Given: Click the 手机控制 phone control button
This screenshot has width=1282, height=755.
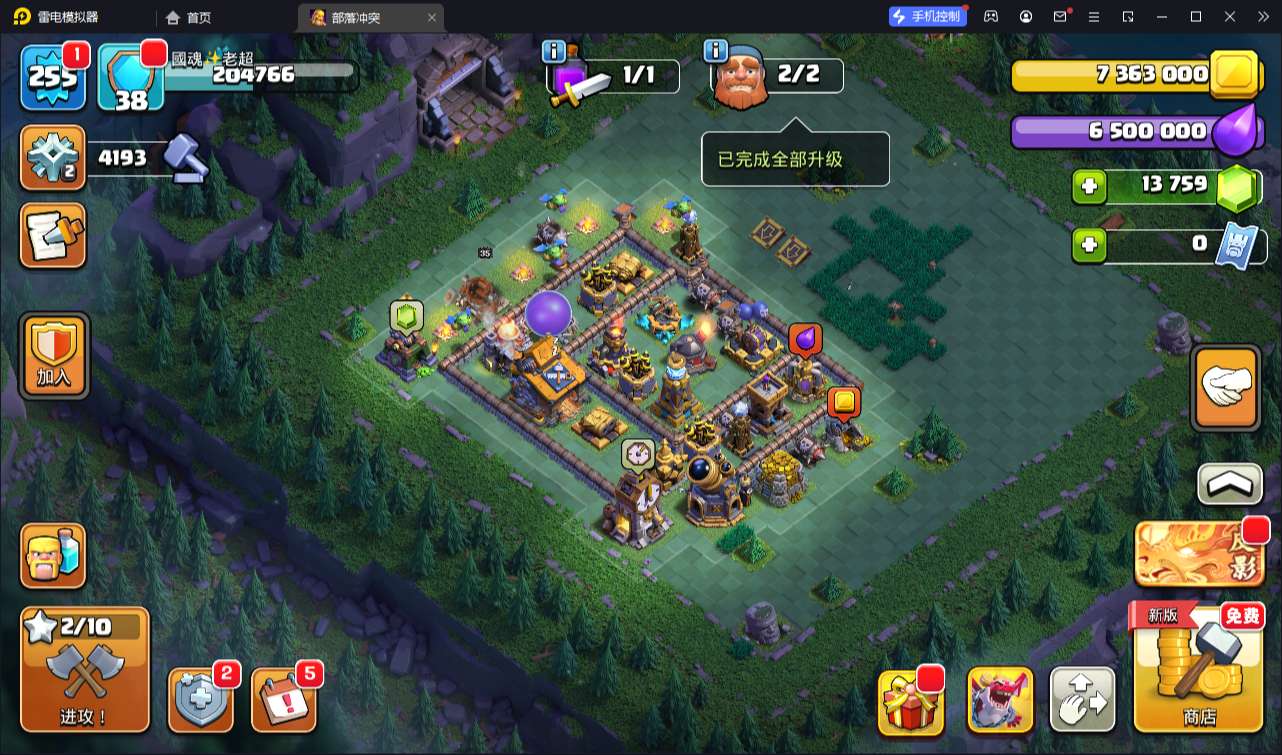Looking at the screenshot, I should point(927,16).
